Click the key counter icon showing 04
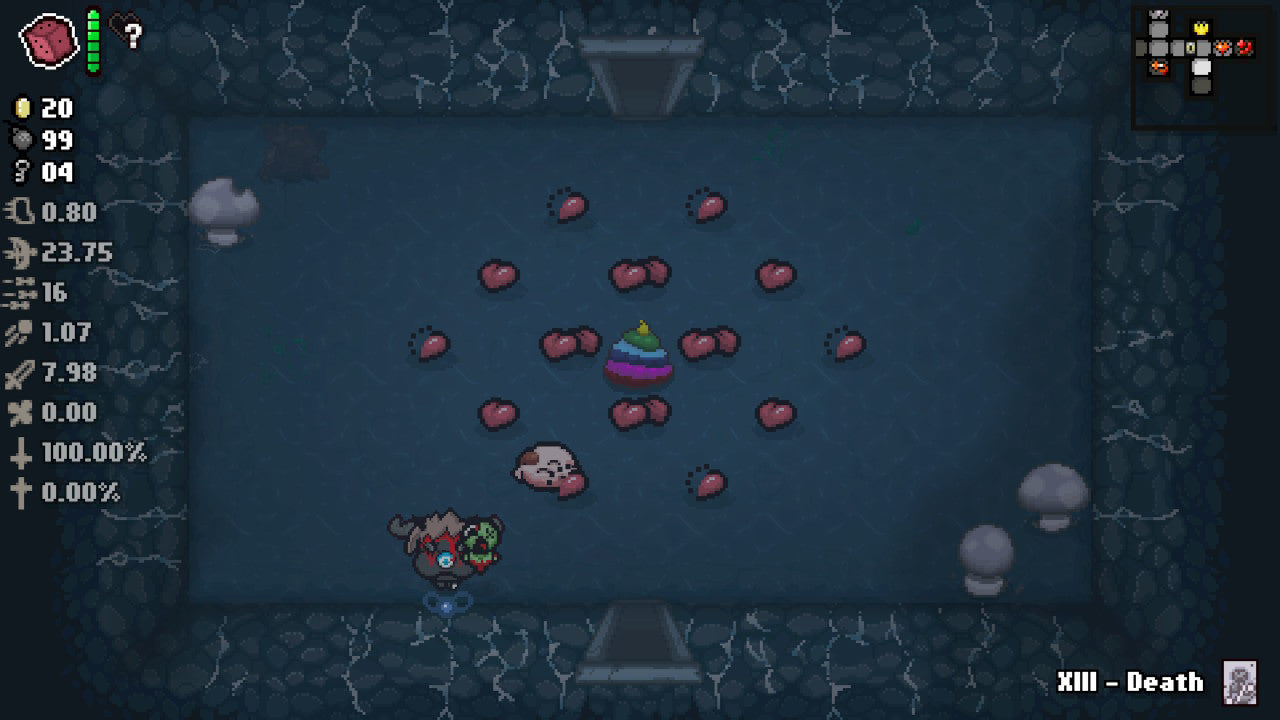The width and height of the screenshot is (1280, 720). [20, 173]
